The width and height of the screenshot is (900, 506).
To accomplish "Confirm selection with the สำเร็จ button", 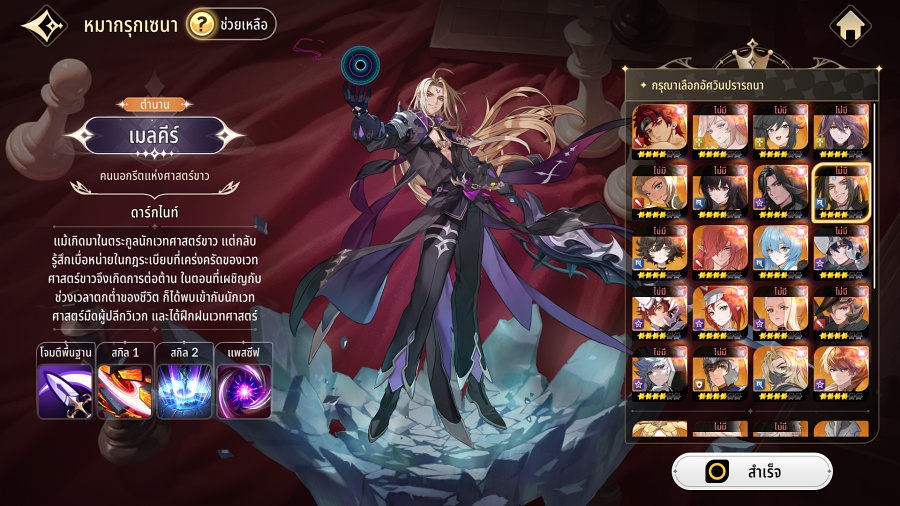I will 751,472.
